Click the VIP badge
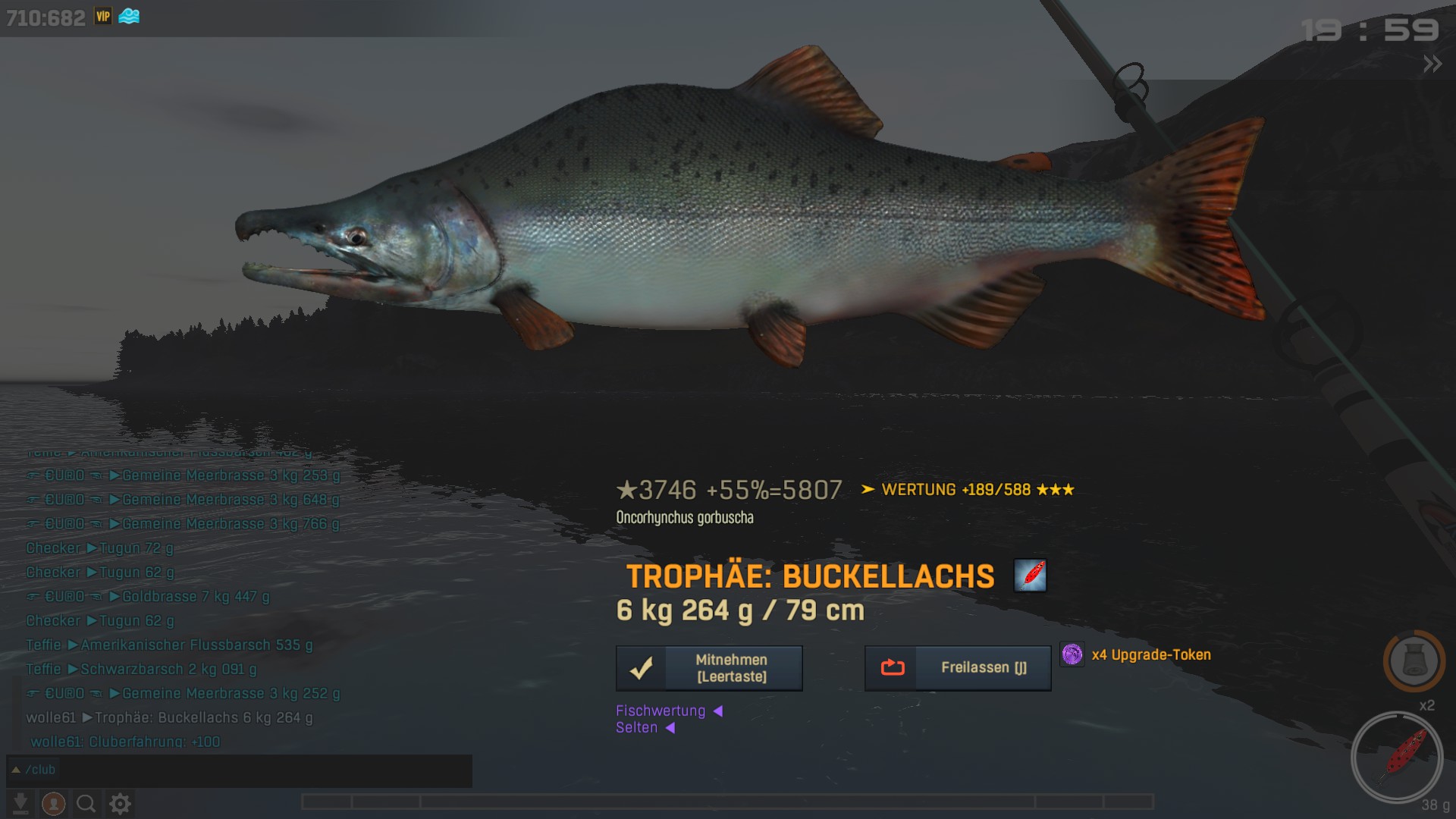The width and height of the screenshot is (1456, 819). pyautogui.click(x=103, y=17)
